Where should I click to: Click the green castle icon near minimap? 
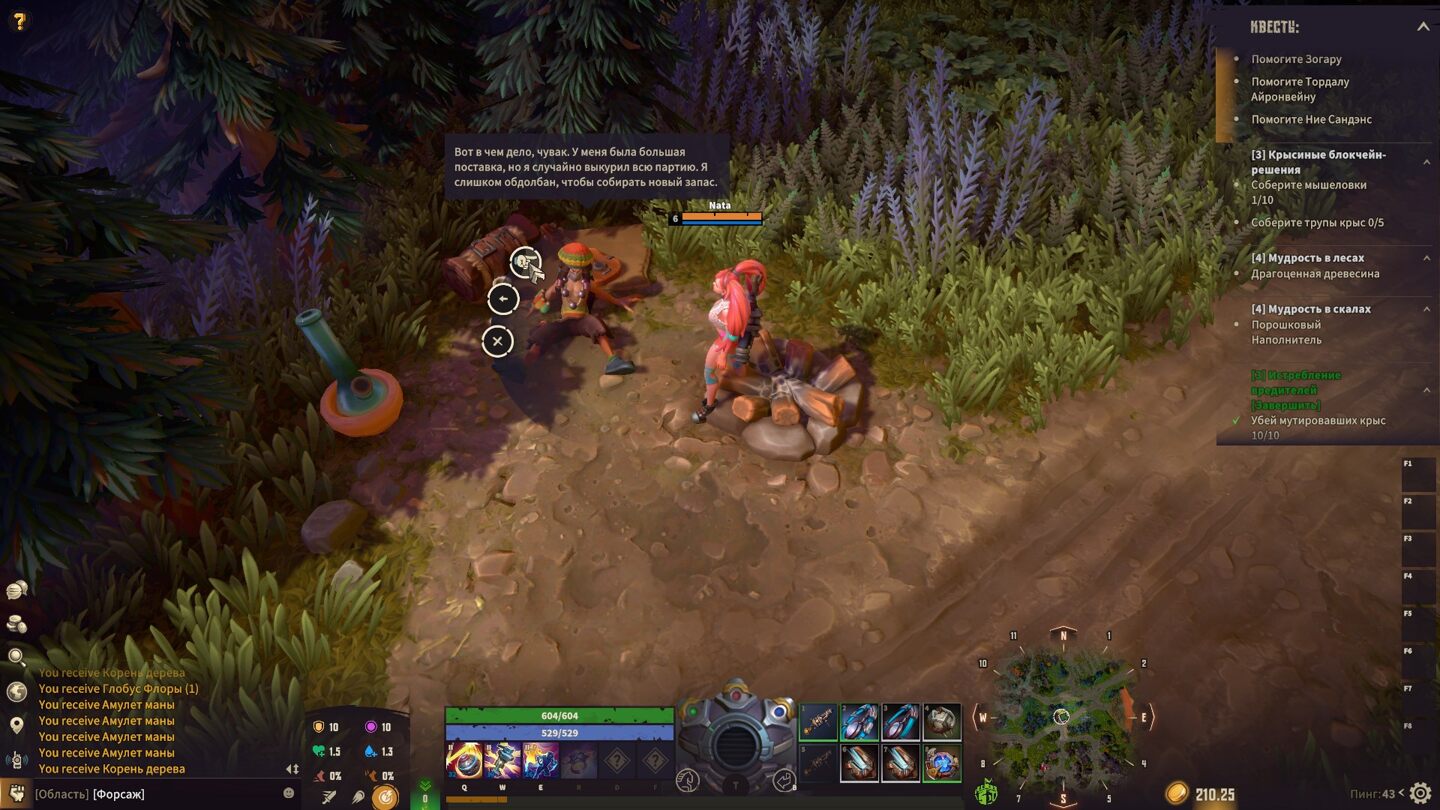click(x=986, y=793)
